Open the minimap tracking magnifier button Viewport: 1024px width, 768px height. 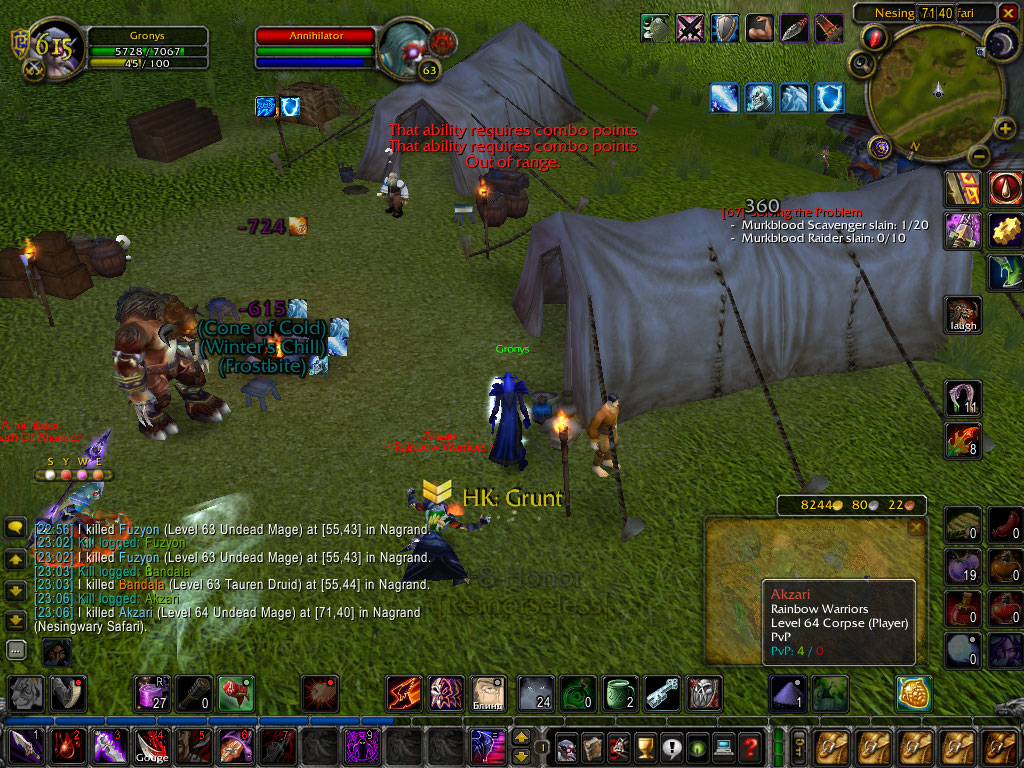(x=859, y=65)
